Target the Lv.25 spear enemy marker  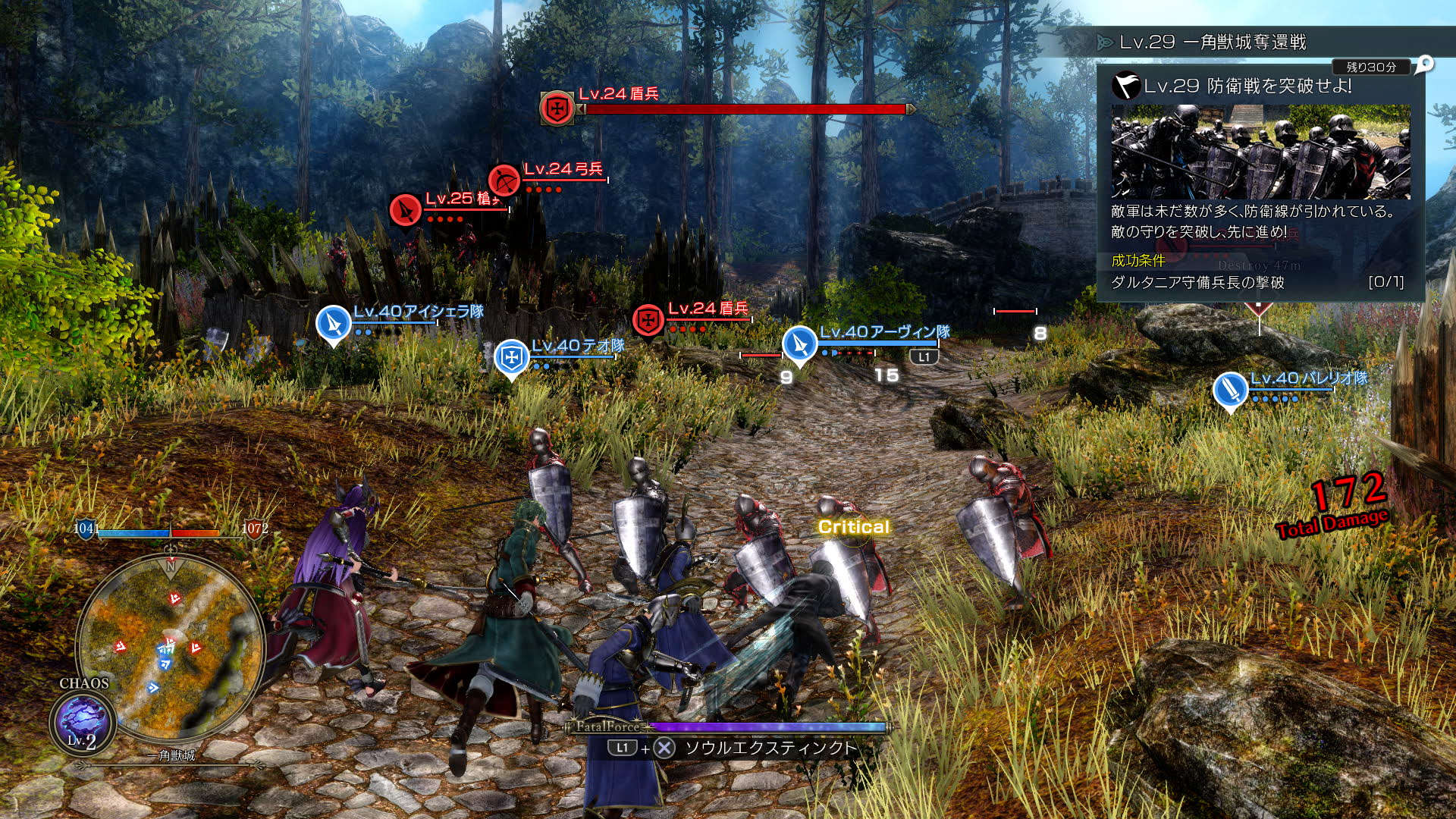pos(405,209)
